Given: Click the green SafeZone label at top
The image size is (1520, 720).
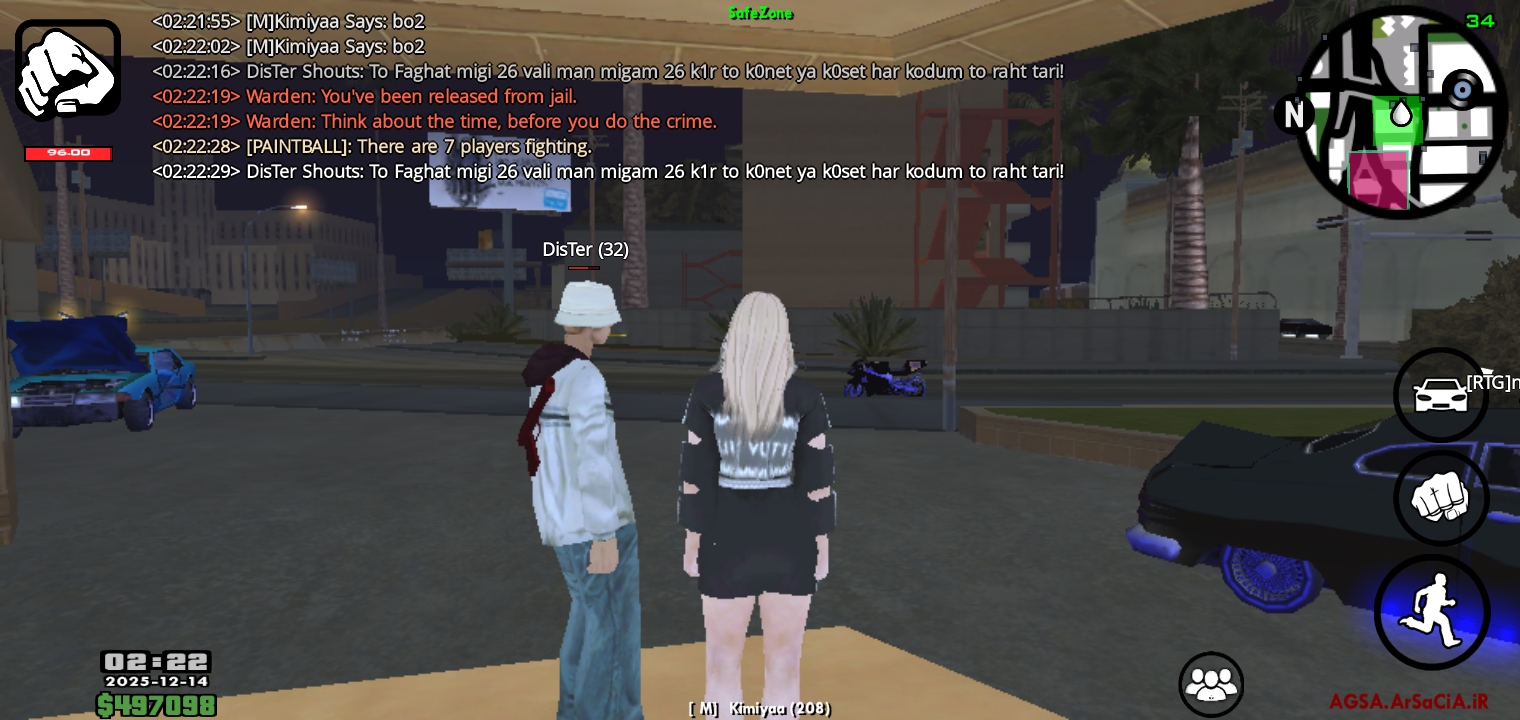Looking at the screenshot, I should point(760,13).
